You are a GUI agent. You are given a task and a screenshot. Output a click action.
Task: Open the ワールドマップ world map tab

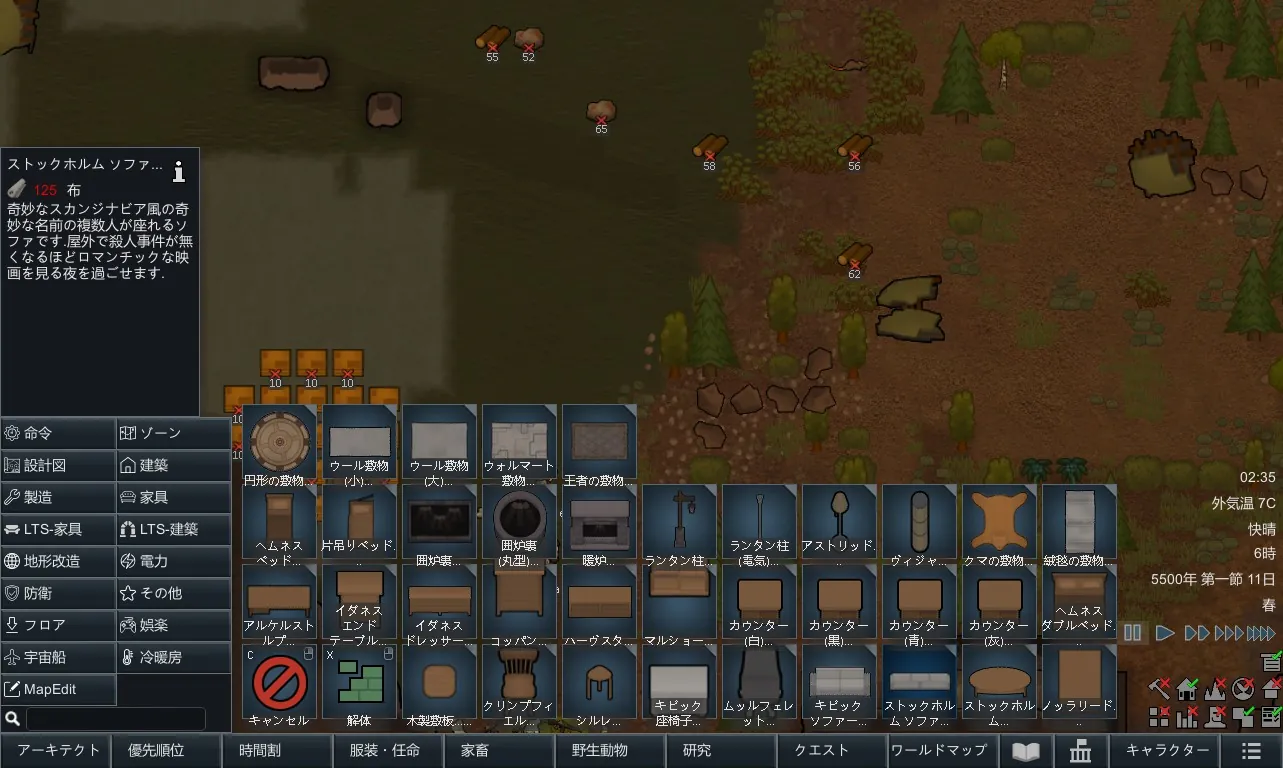[938, 750]
